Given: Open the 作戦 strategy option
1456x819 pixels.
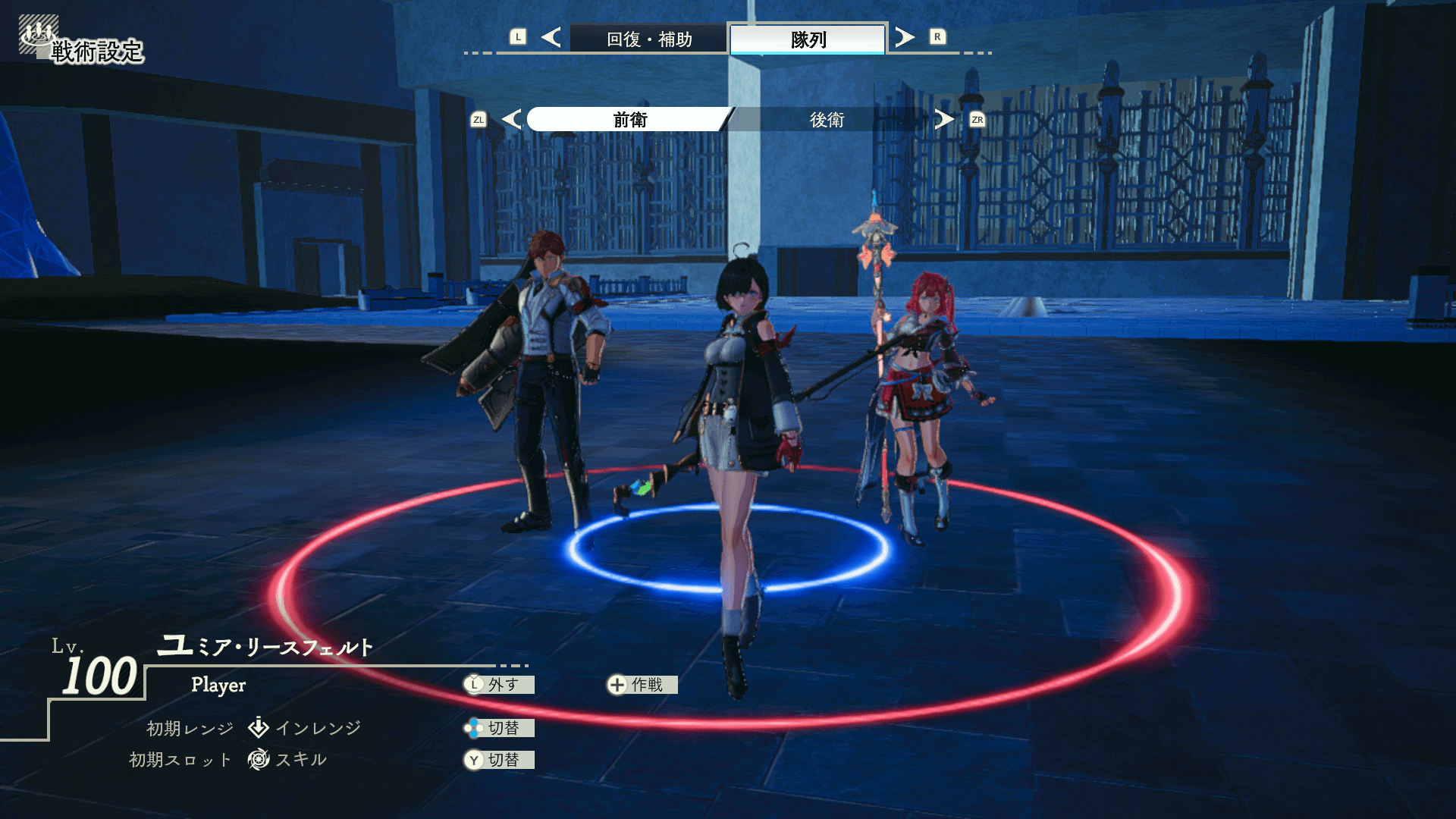Looking at the screenshot, I should [642, 685].
